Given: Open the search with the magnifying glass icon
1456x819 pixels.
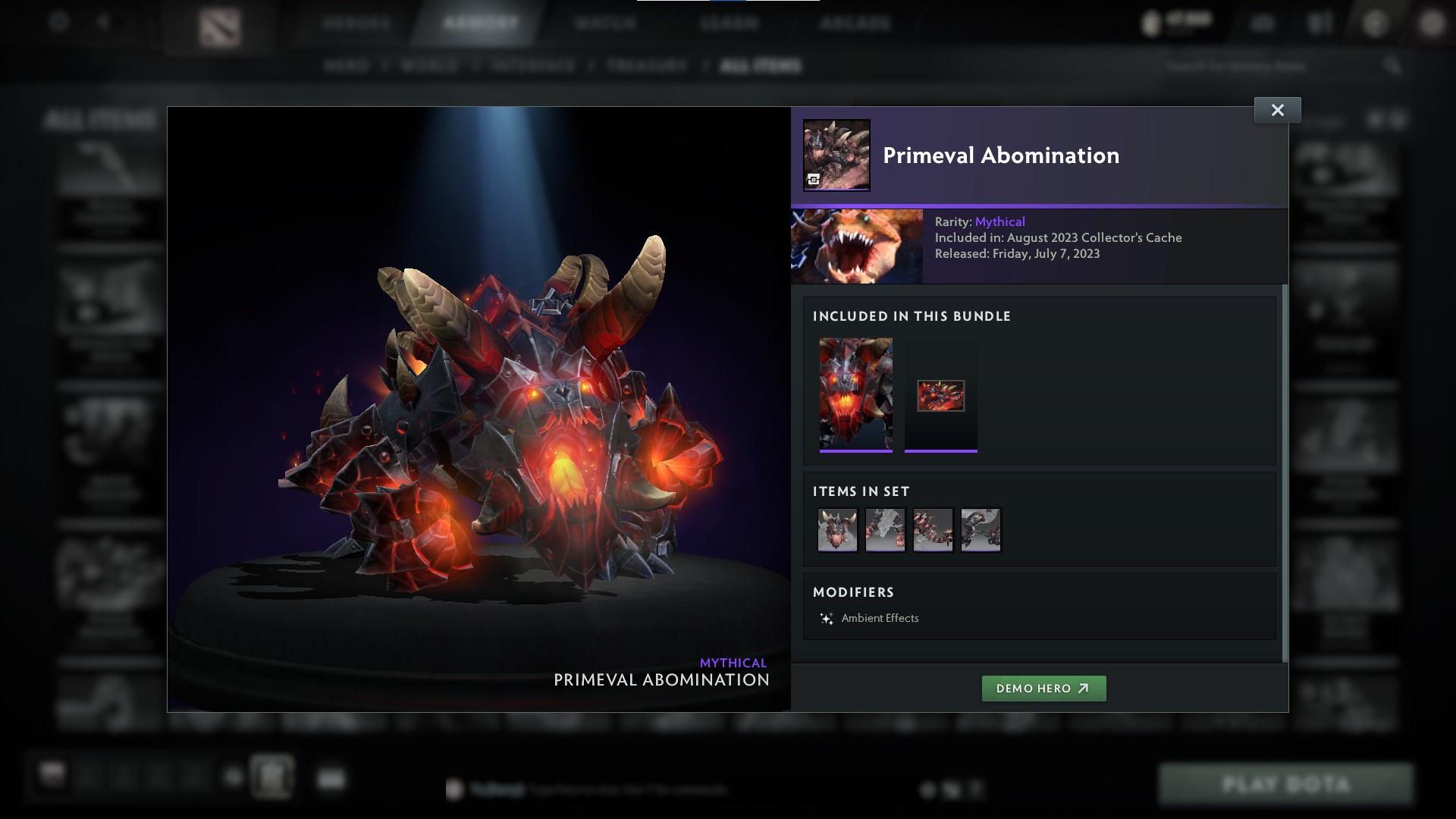Looking at the screenshot, I should [x=1394, y=66].
